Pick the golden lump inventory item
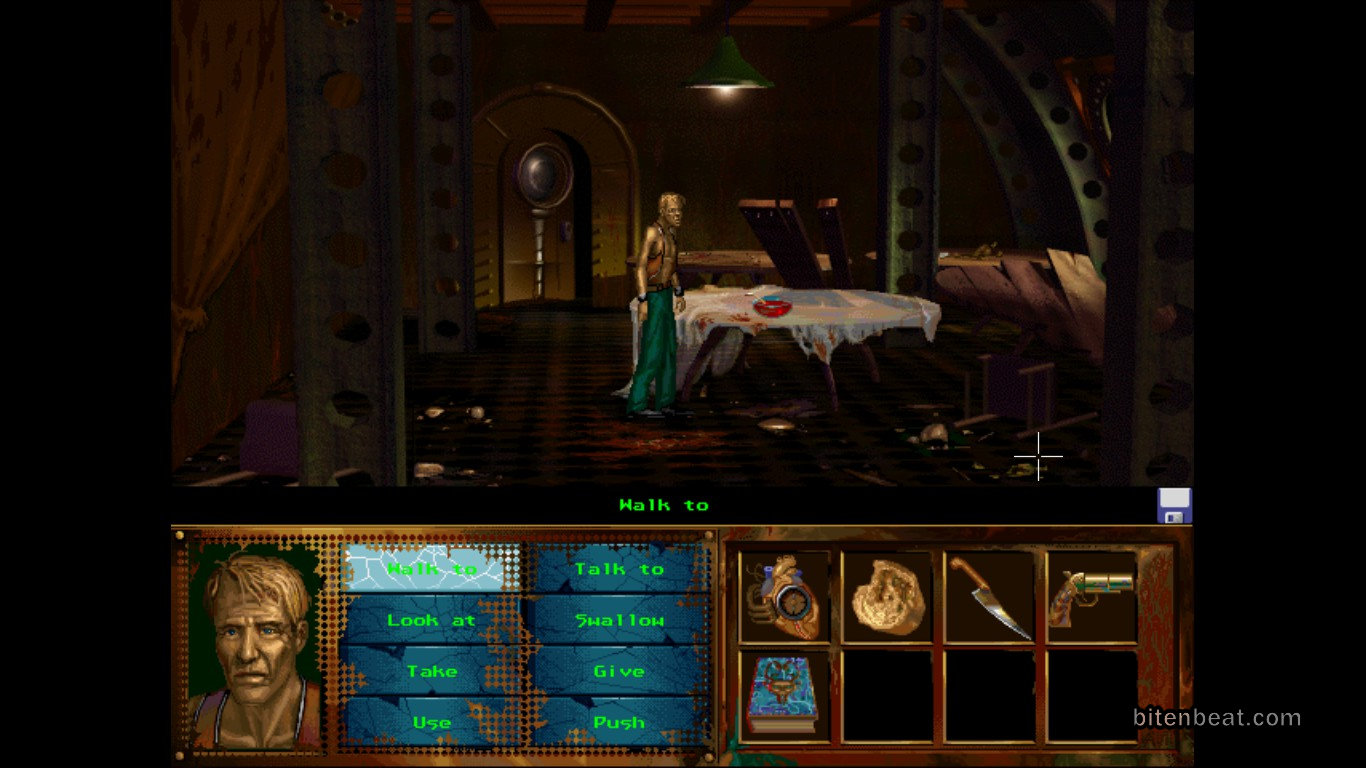Viewport: 1366px width, 768px height. [x=887, y=597]
